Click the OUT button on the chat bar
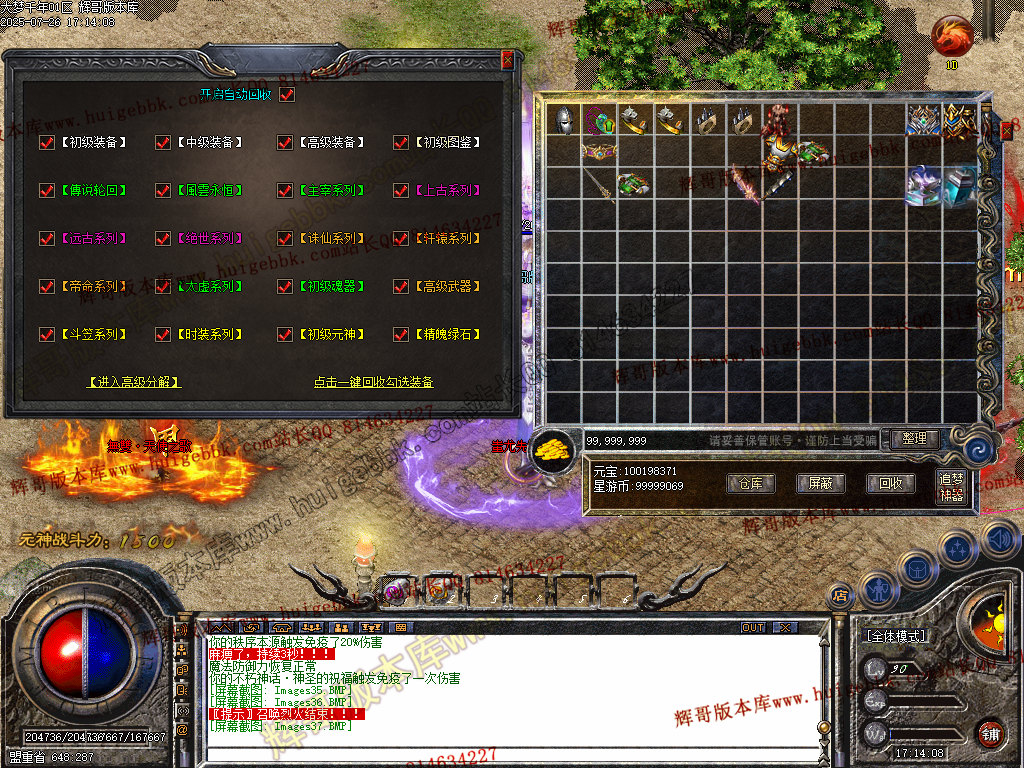The width and height of the screenshot is (1024, 768). 753,627
